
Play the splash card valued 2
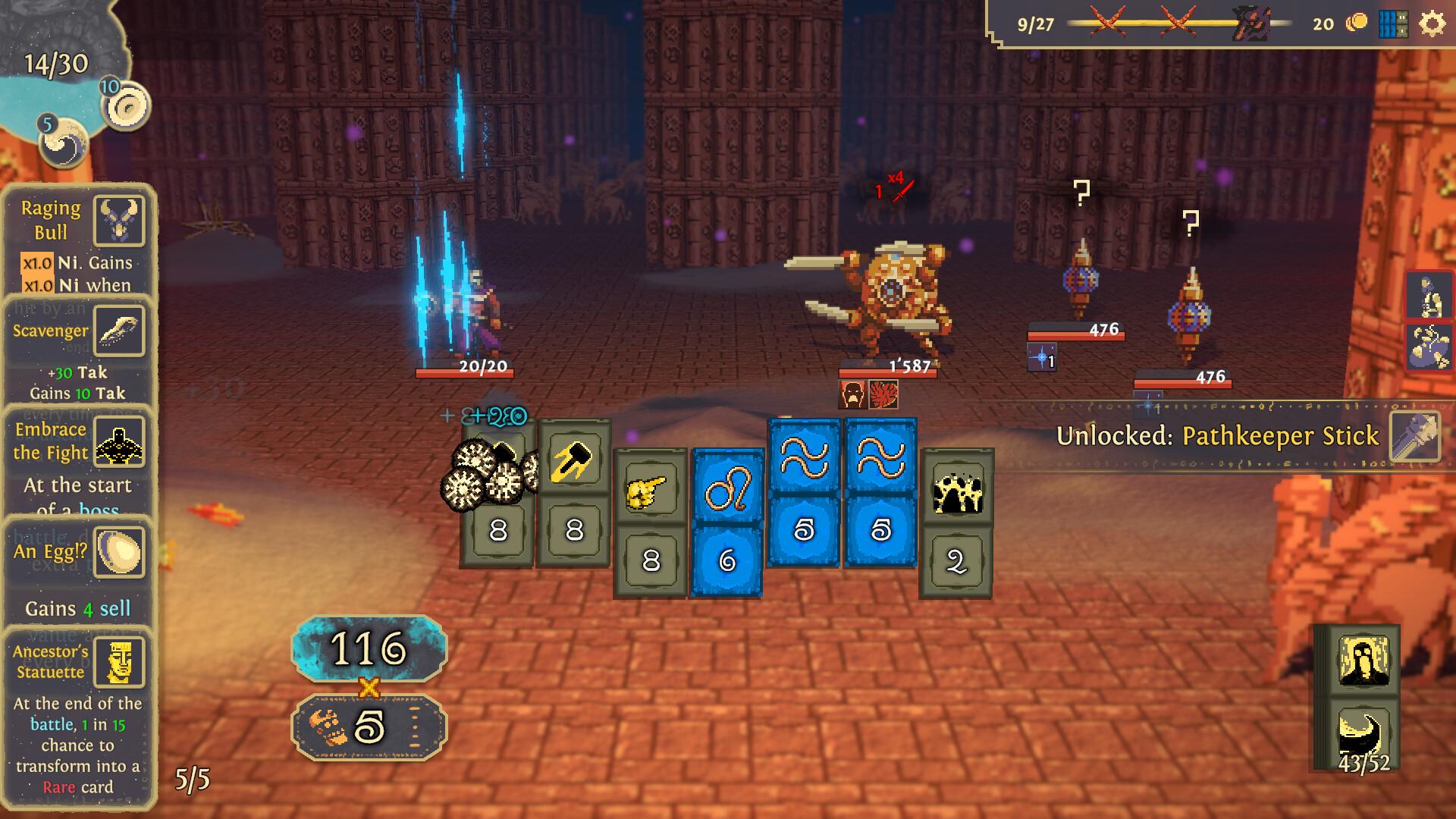point(956,523)
